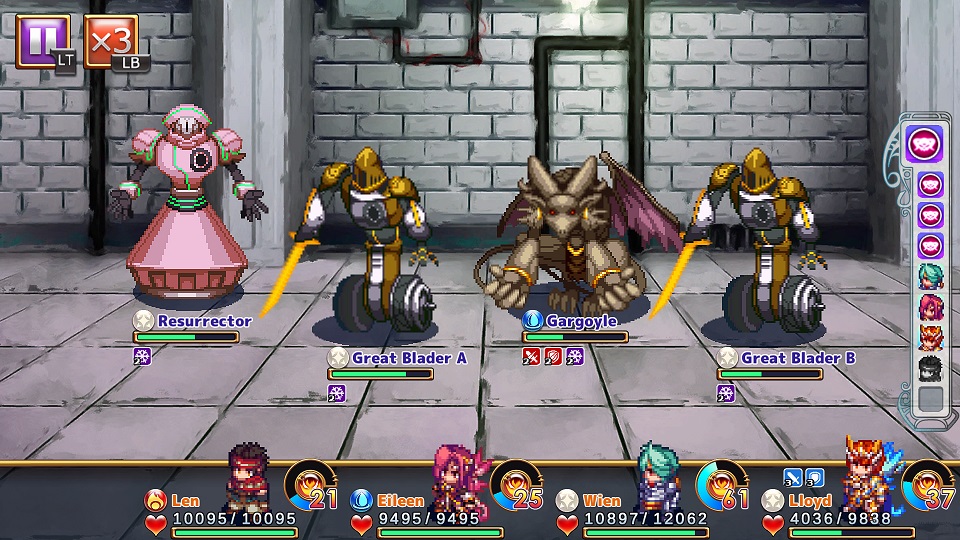Inspect the status icon under Resurrector
The width and height of the screenshot is (960, 540).
(x=142, y=355)
